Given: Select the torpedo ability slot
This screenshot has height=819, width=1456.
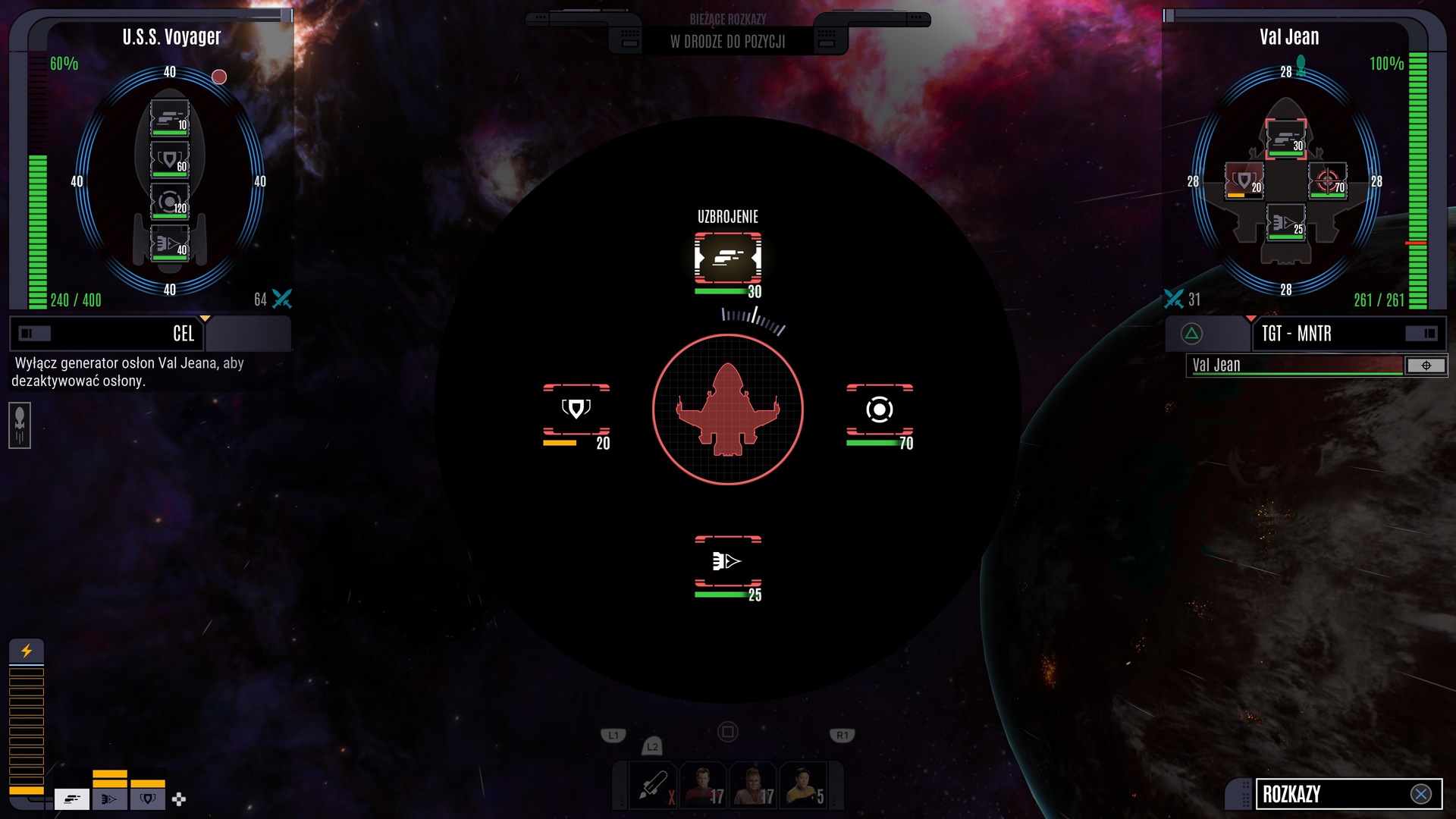Looking at the screenshot, I should pos(651,786).
